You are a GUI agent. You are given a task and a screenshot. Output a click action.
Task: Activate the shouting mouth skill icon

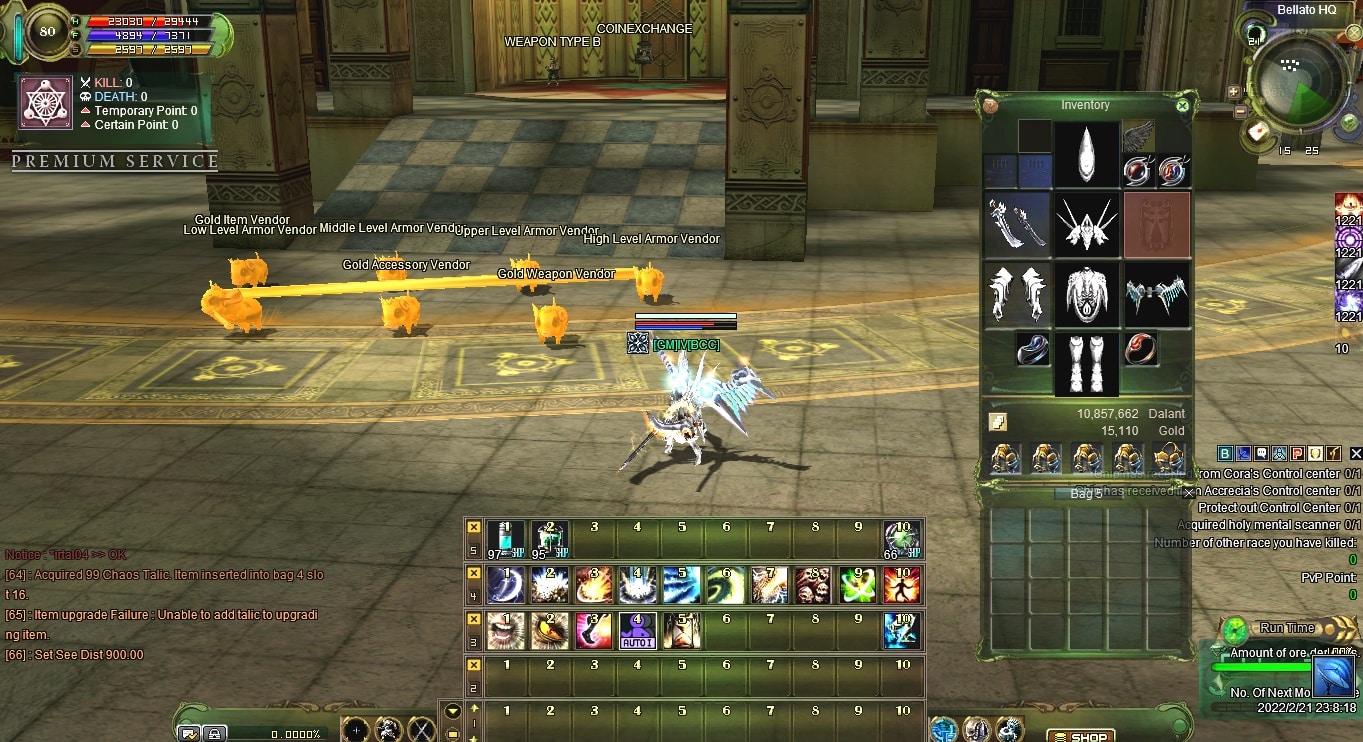click(506, 630)
